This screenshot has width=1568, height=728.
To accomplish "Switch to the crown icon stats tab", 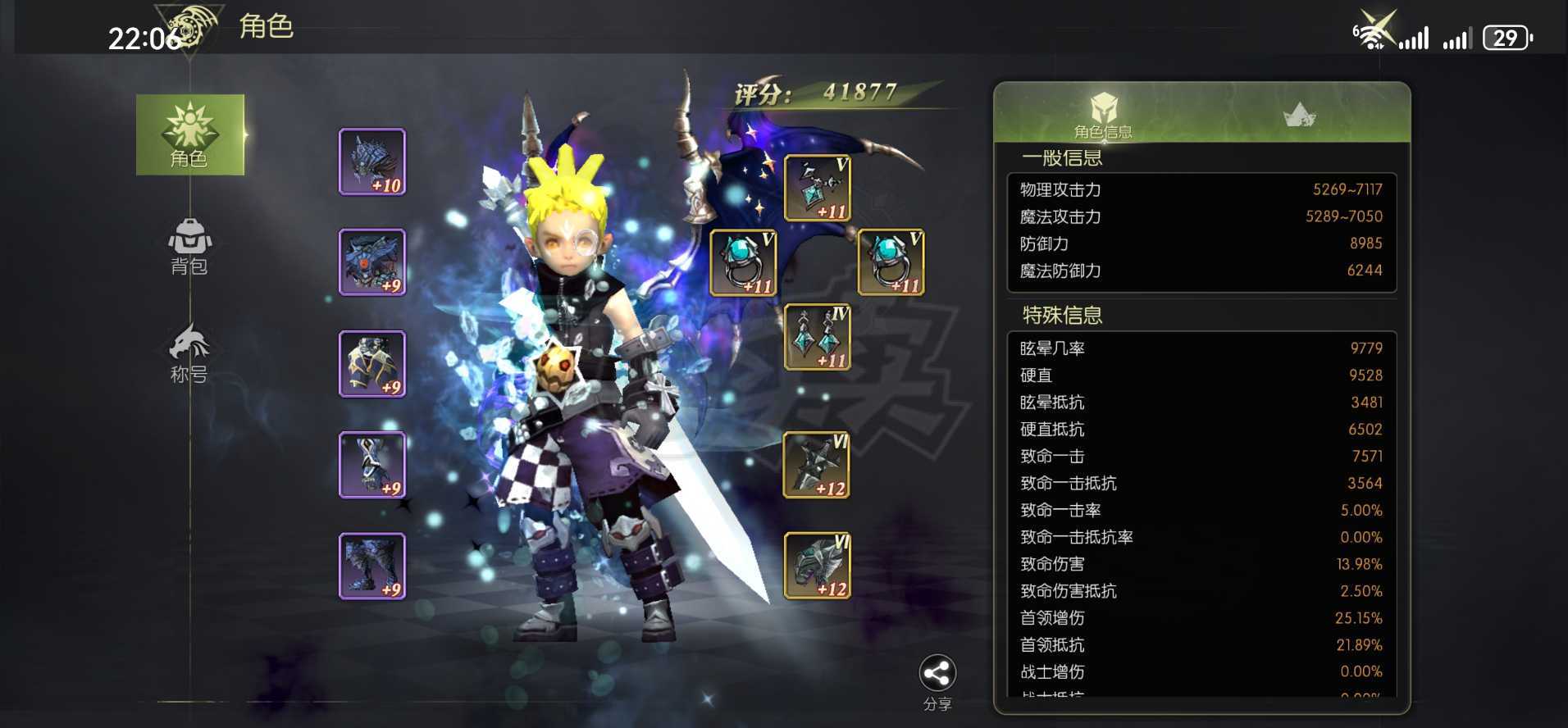I will 1299,116.
